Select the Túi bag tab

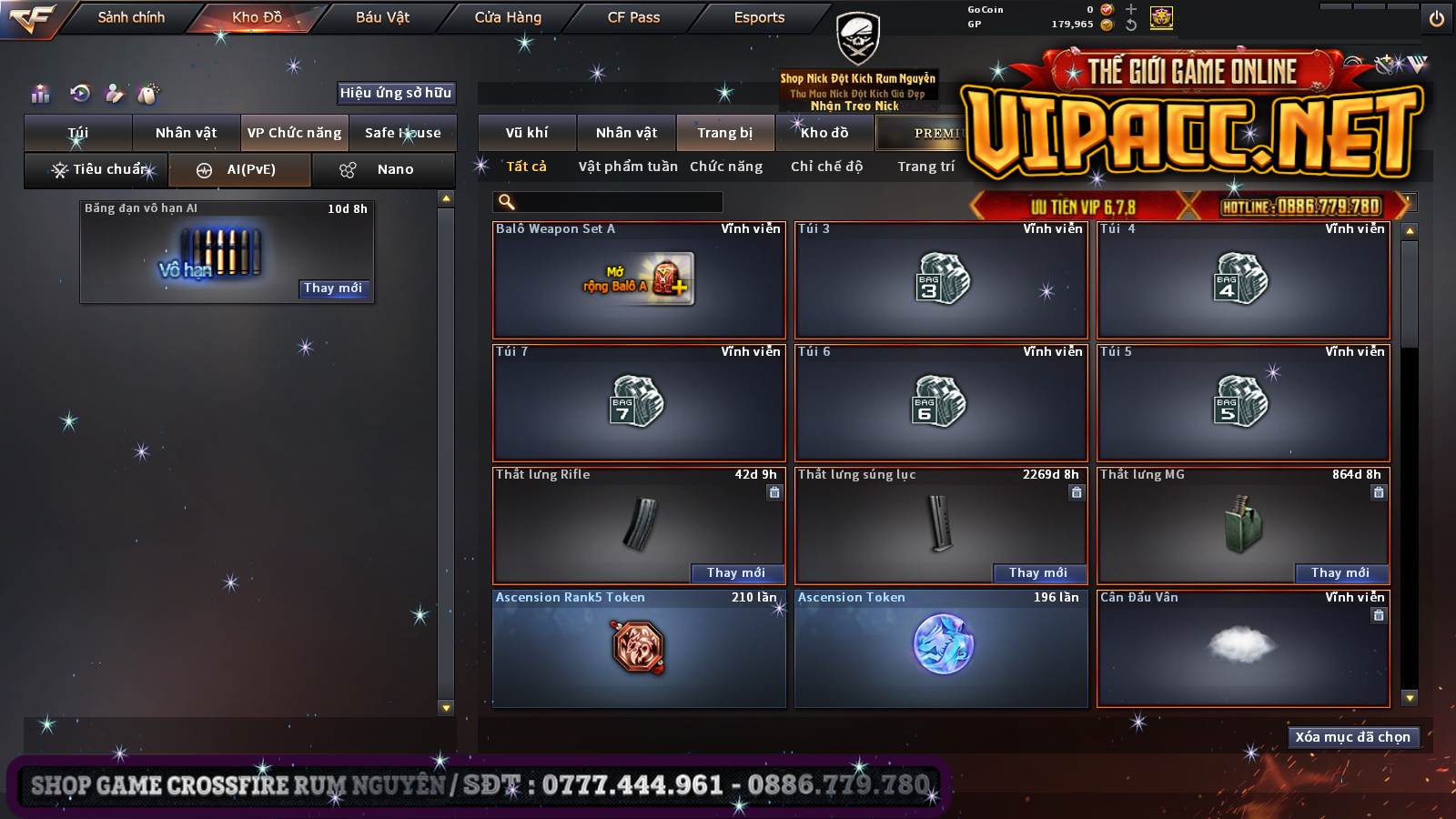tap(78, 133)
